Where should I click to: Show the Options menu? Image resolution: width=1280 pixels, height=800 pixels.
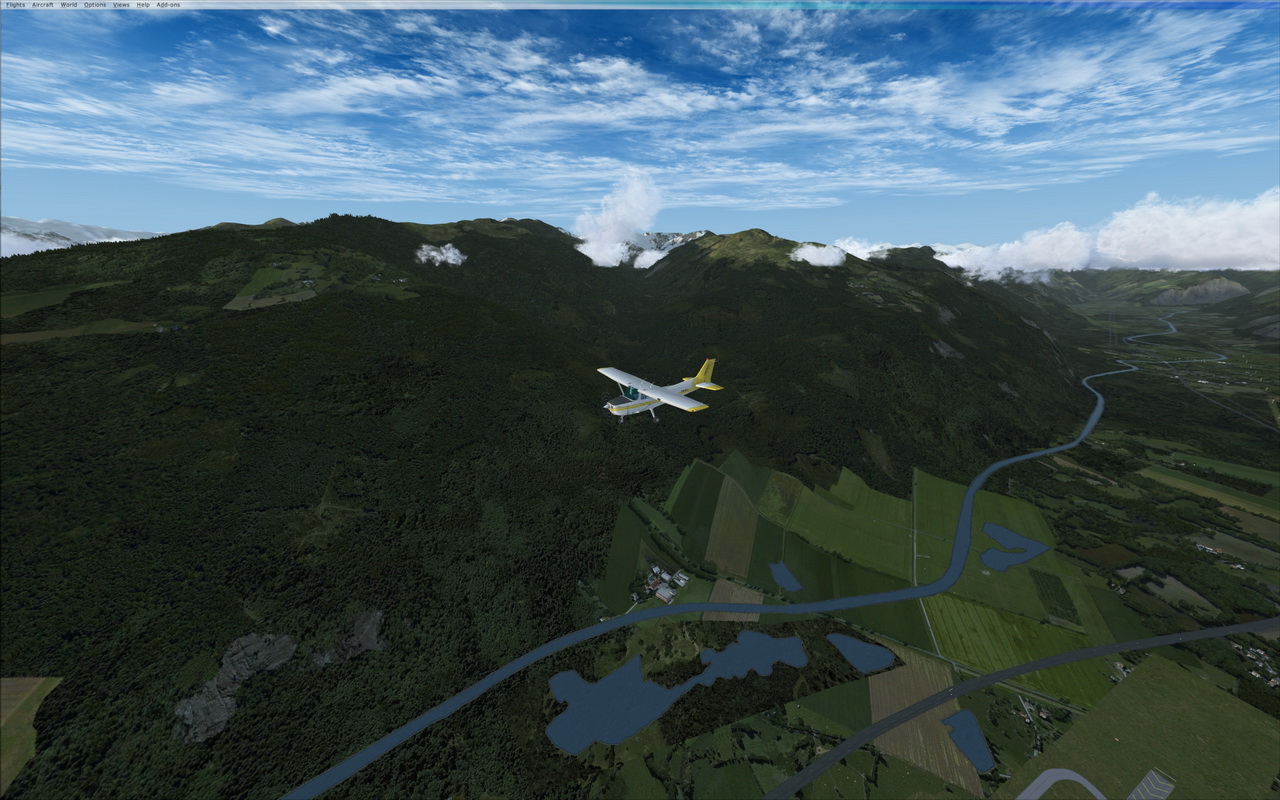coord(94,5)
